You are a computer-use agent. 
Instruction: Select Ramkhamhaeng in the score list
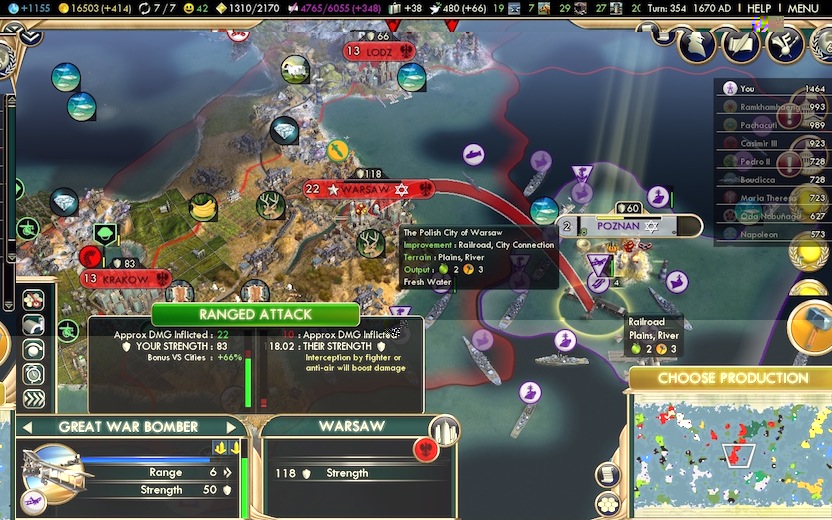[x=770, y=107]
